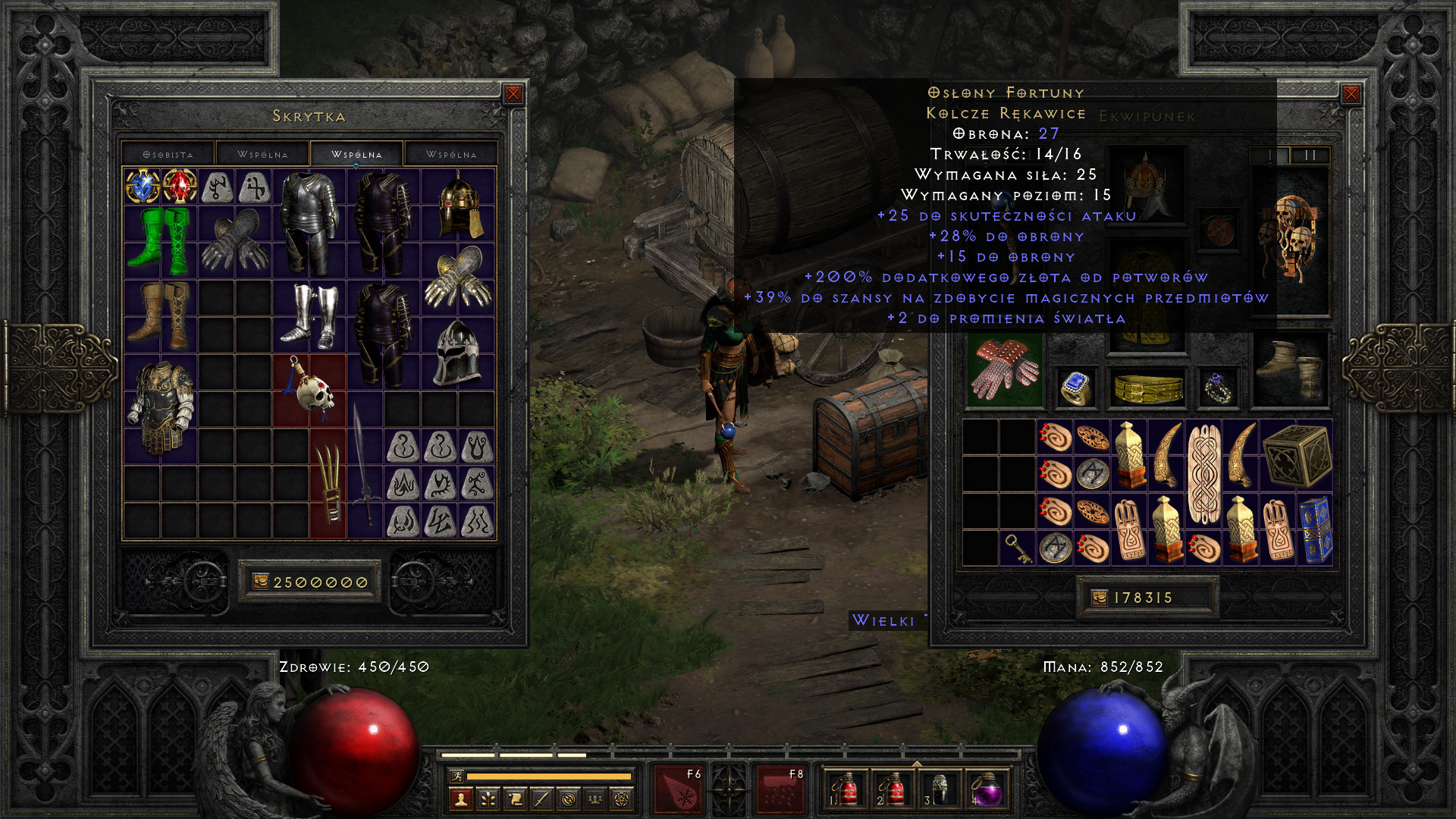Switch to the Osobista stash tab
The image size is (1456, 819).
pyautogui.click(x=168, y=154)
